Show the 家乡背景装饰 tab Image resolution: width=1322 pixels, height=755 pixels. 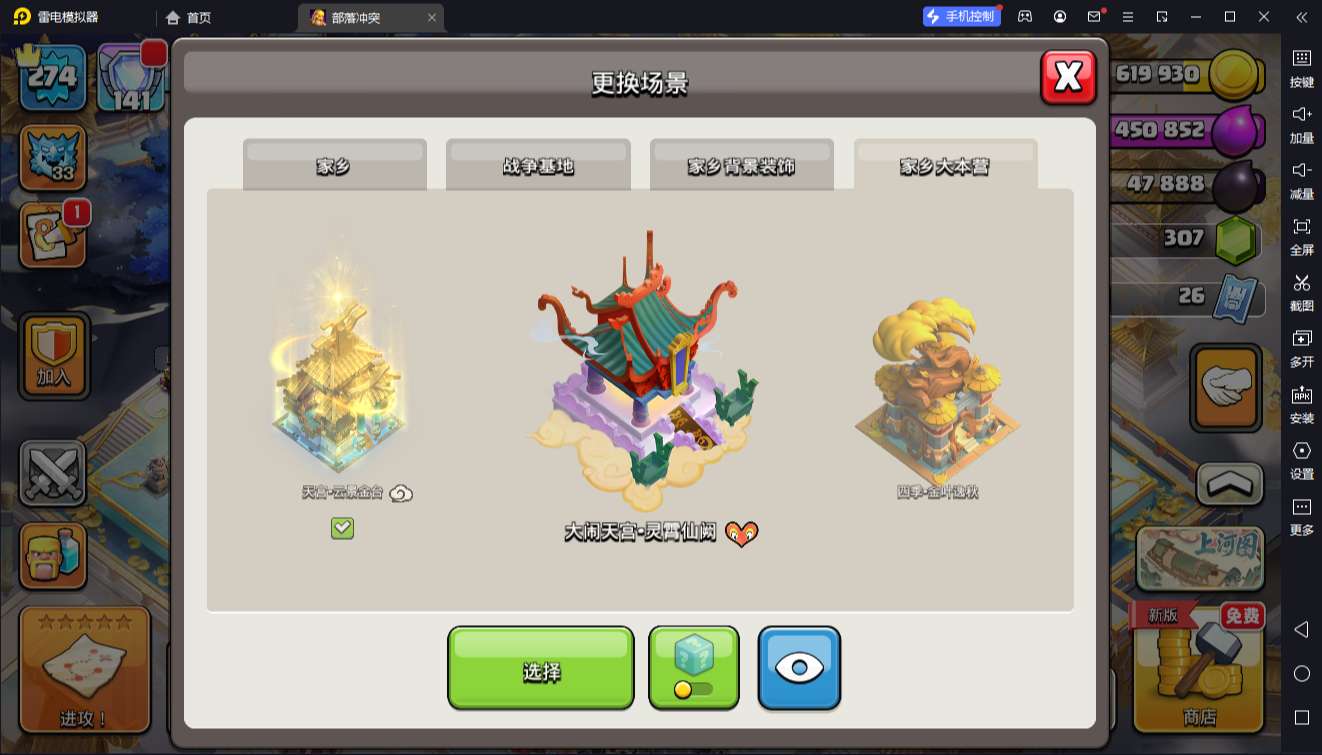click(741, 166)
